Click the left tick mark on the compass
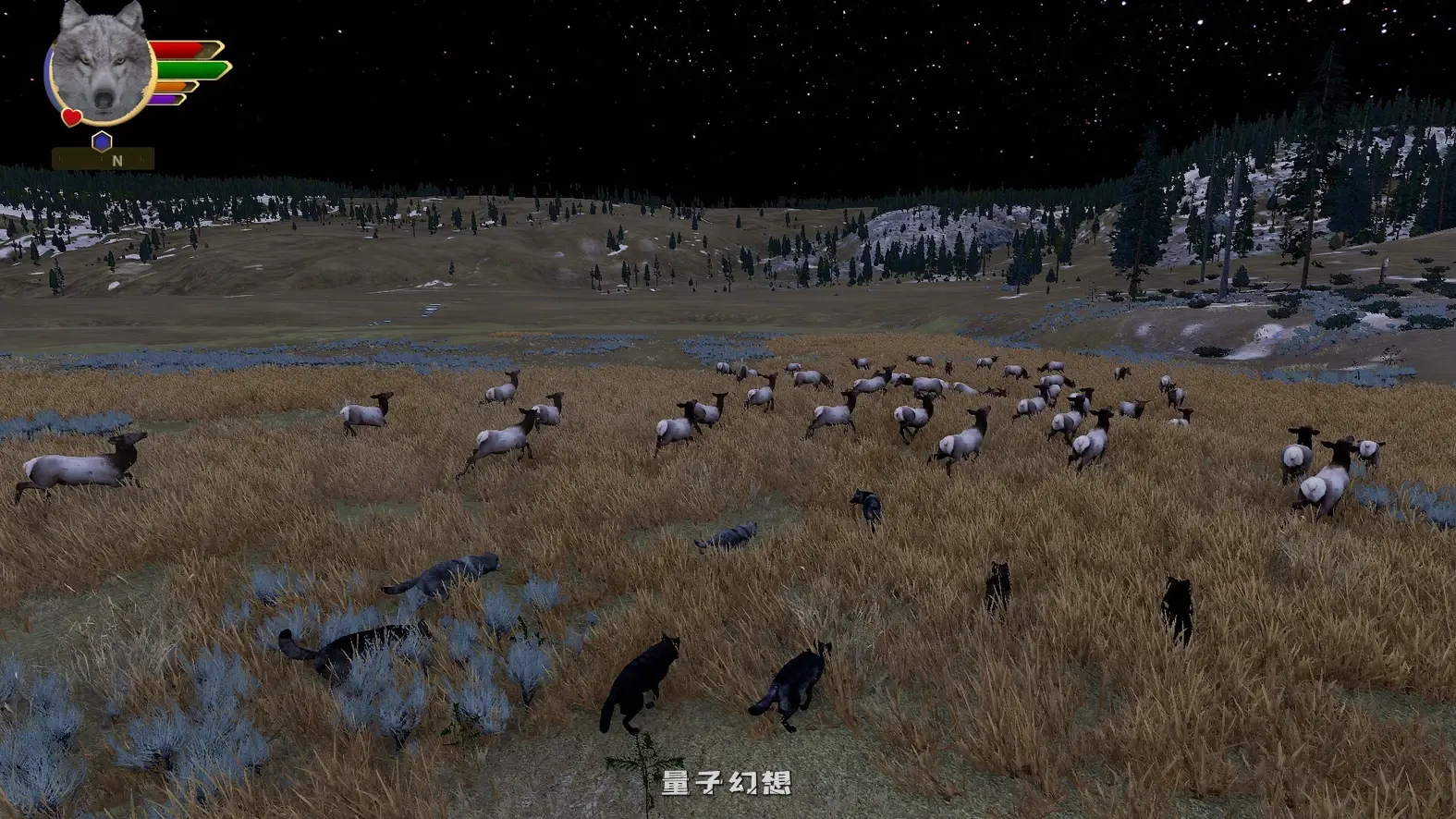The width and height of the screenshot is (1456, 819). pos(60,158)
